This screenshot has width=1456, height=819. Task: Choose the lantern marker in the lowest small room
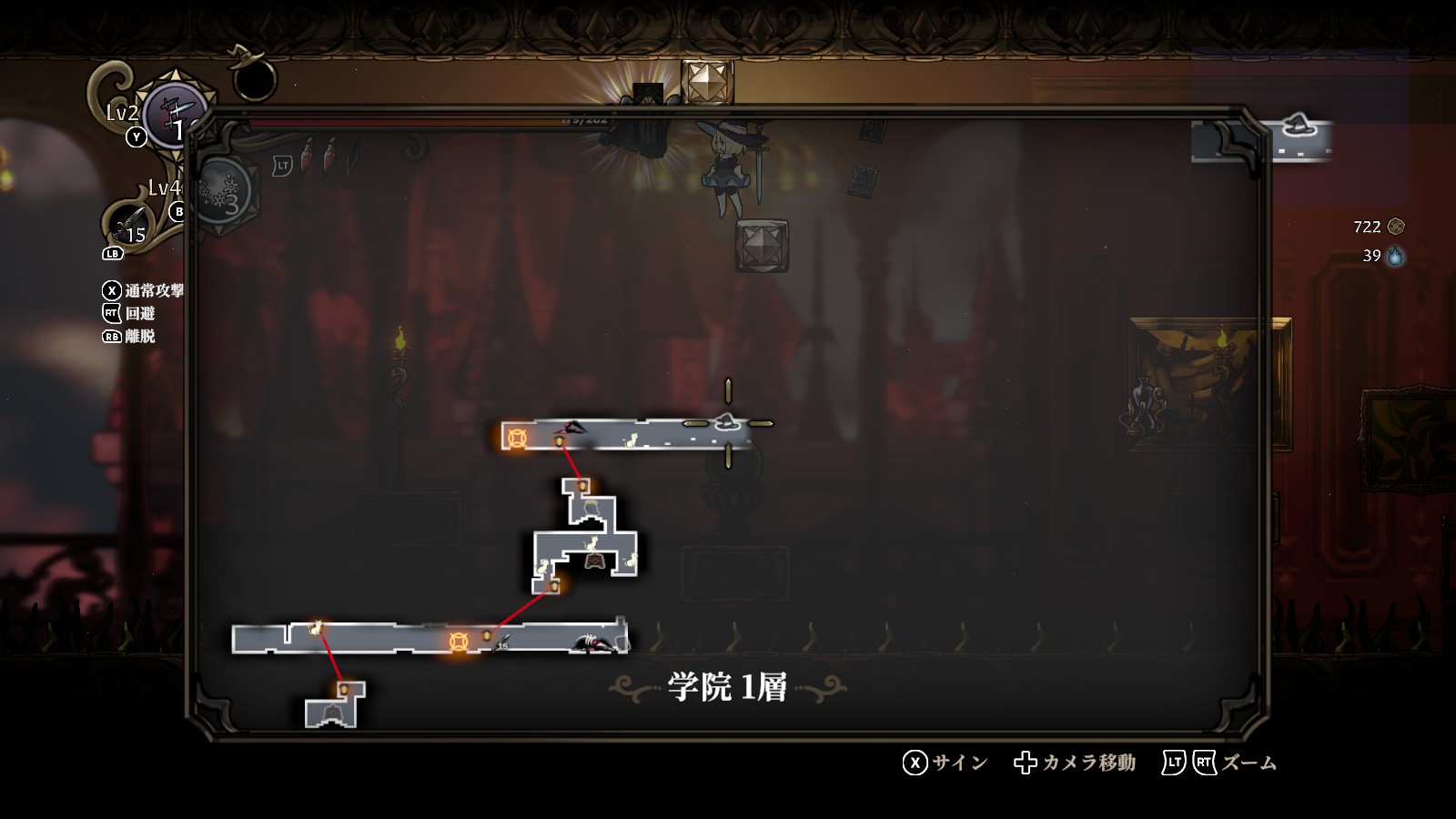pos(344,690)
